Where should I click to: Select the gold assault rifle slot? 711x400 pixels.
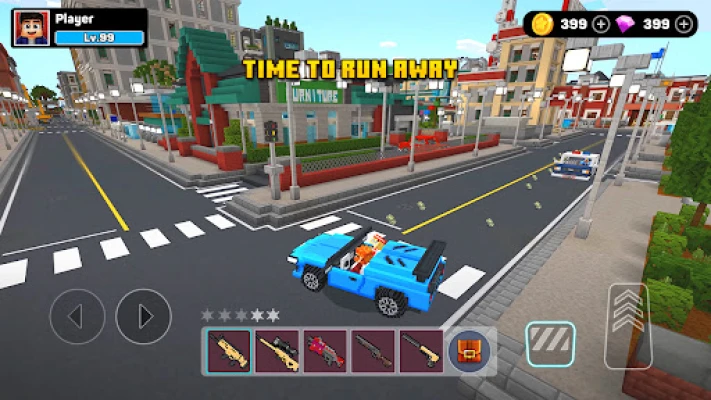[x=229, y=352]
